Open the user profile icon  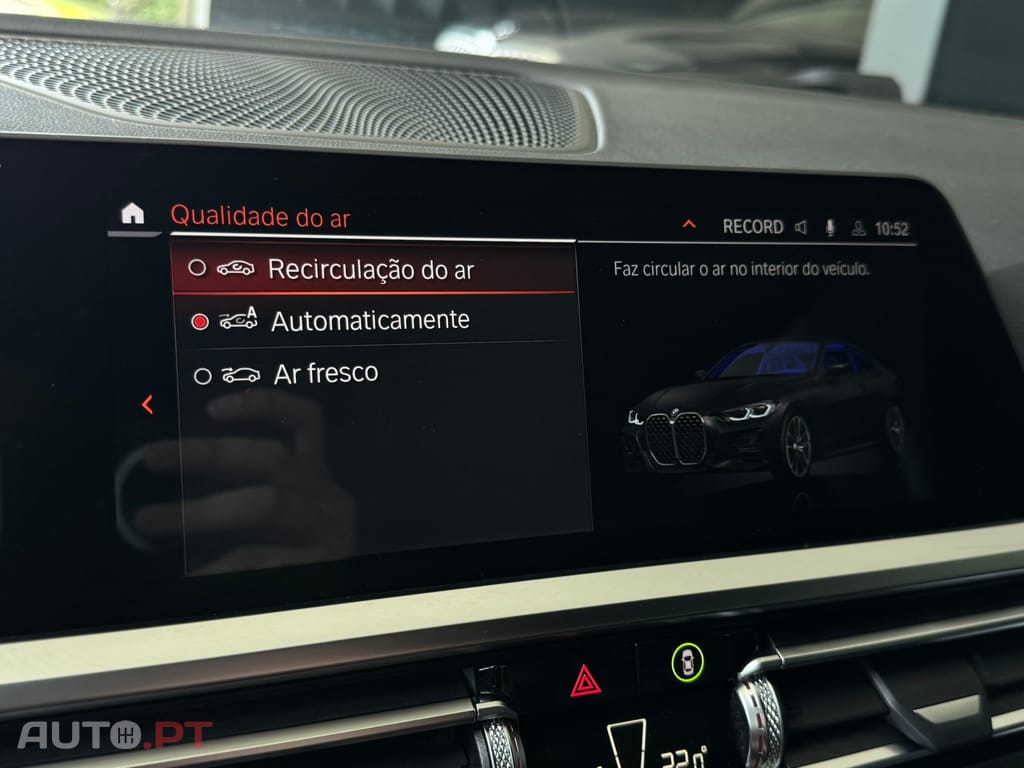[x=858, y=228]
